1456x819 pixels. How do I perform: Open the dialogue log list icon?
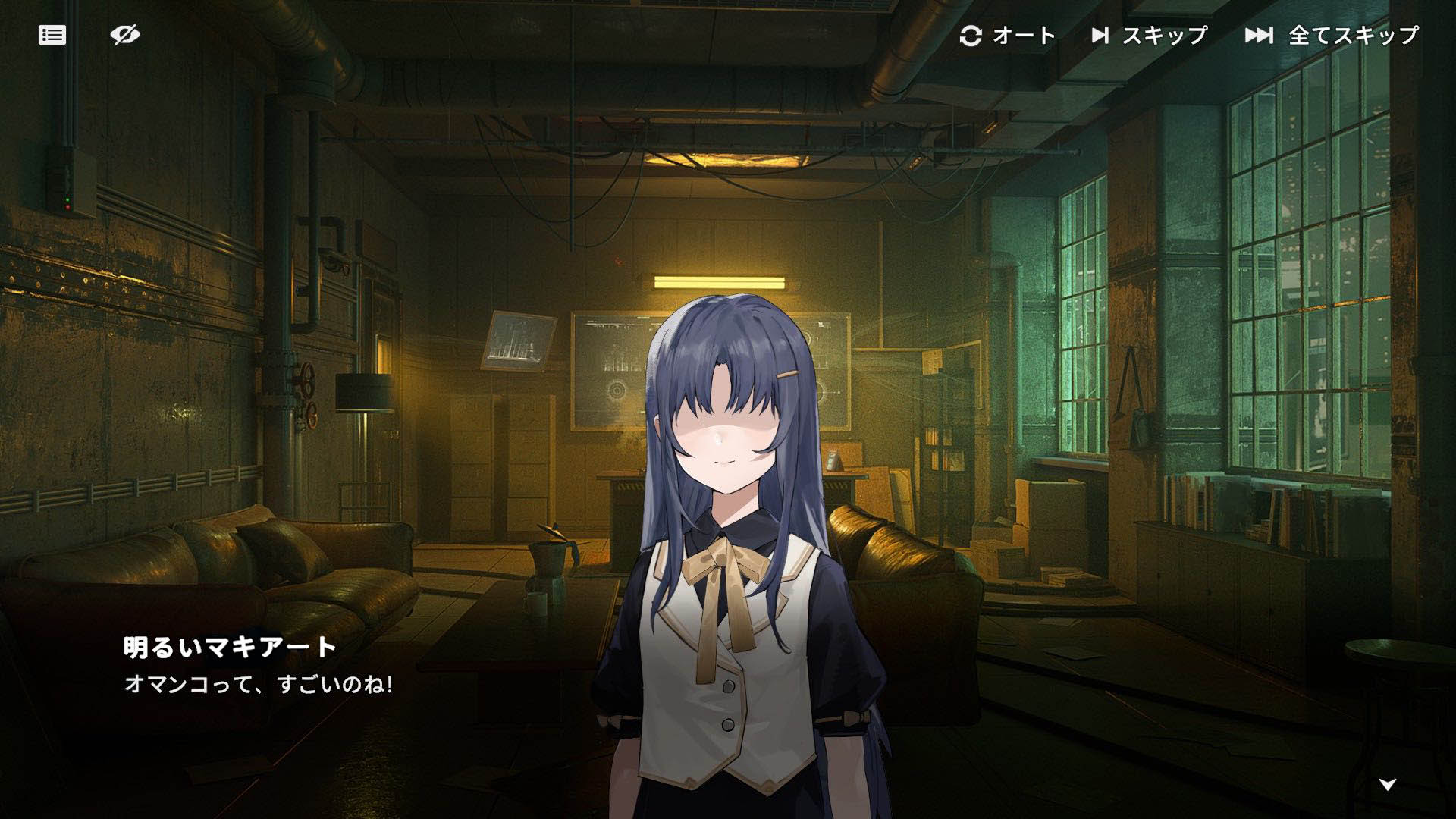[x=52, y=35]
